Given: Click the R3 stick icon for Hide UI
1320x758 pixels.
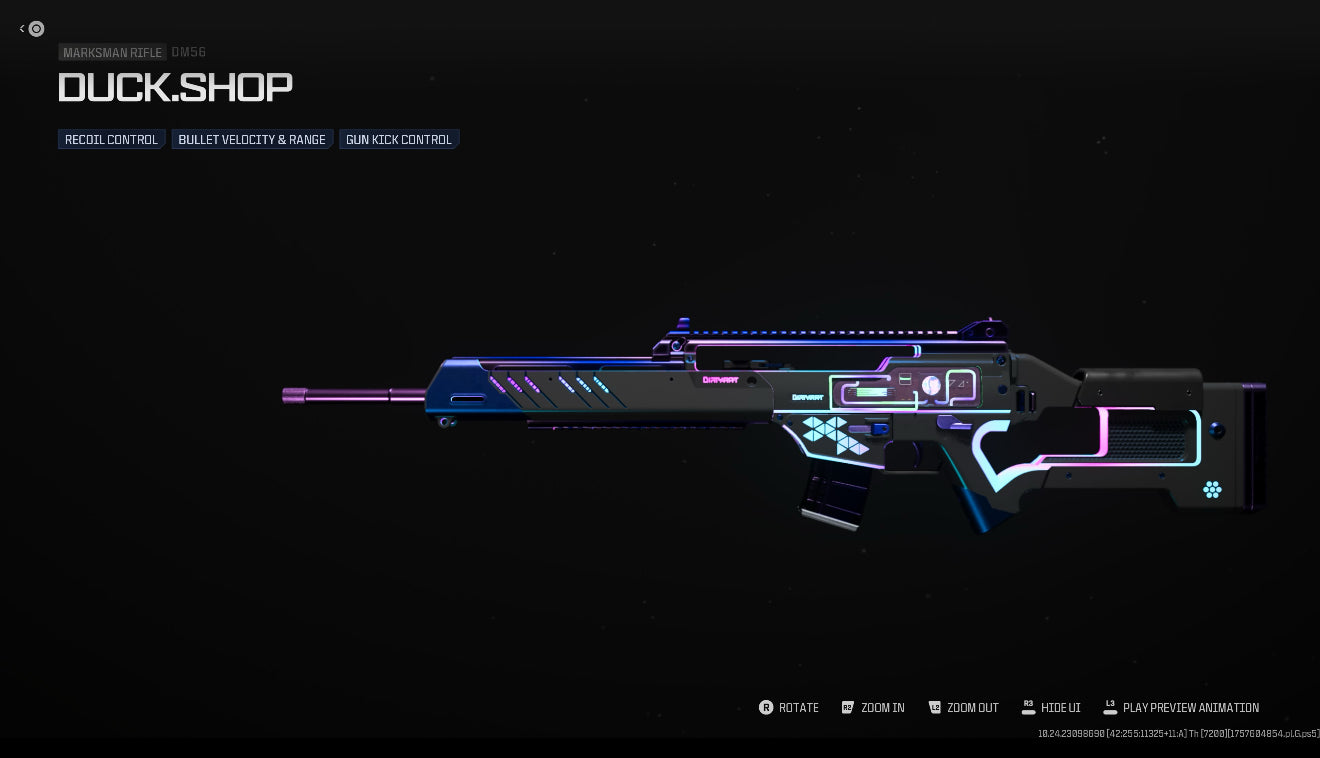Looking at the screenshot, I should click(x=1029, y=708).
